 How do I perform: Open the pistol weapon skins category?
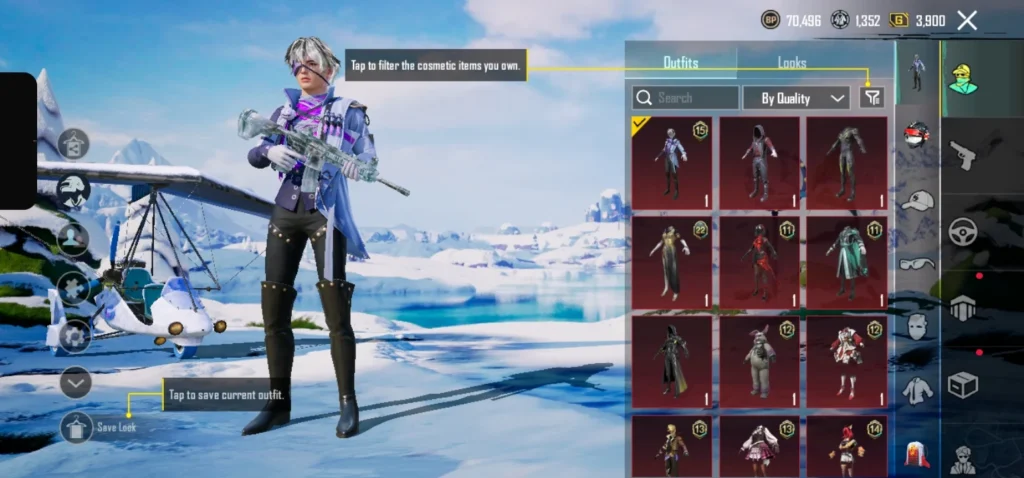pyautogui.click(x=962, y=155)
